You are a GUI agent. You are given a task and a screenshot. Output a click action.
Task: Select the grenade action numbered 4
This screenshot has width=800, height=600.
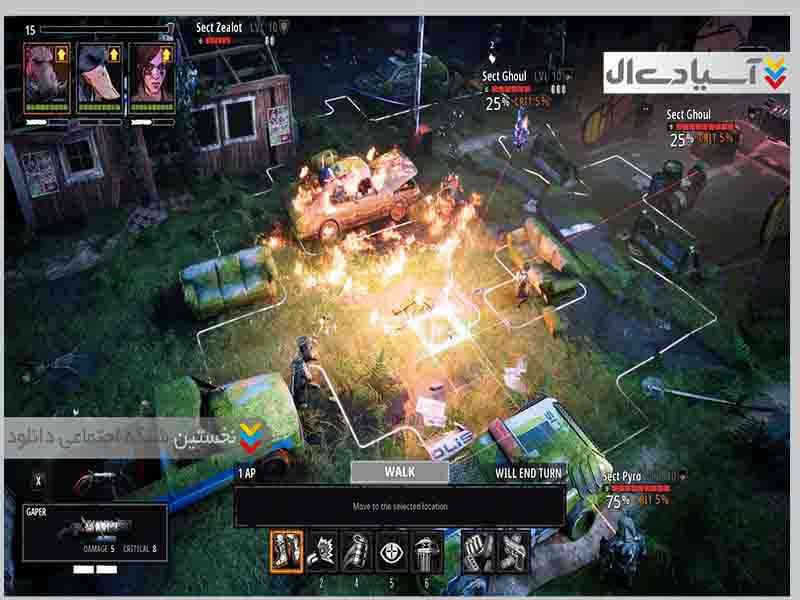(357, 552)
